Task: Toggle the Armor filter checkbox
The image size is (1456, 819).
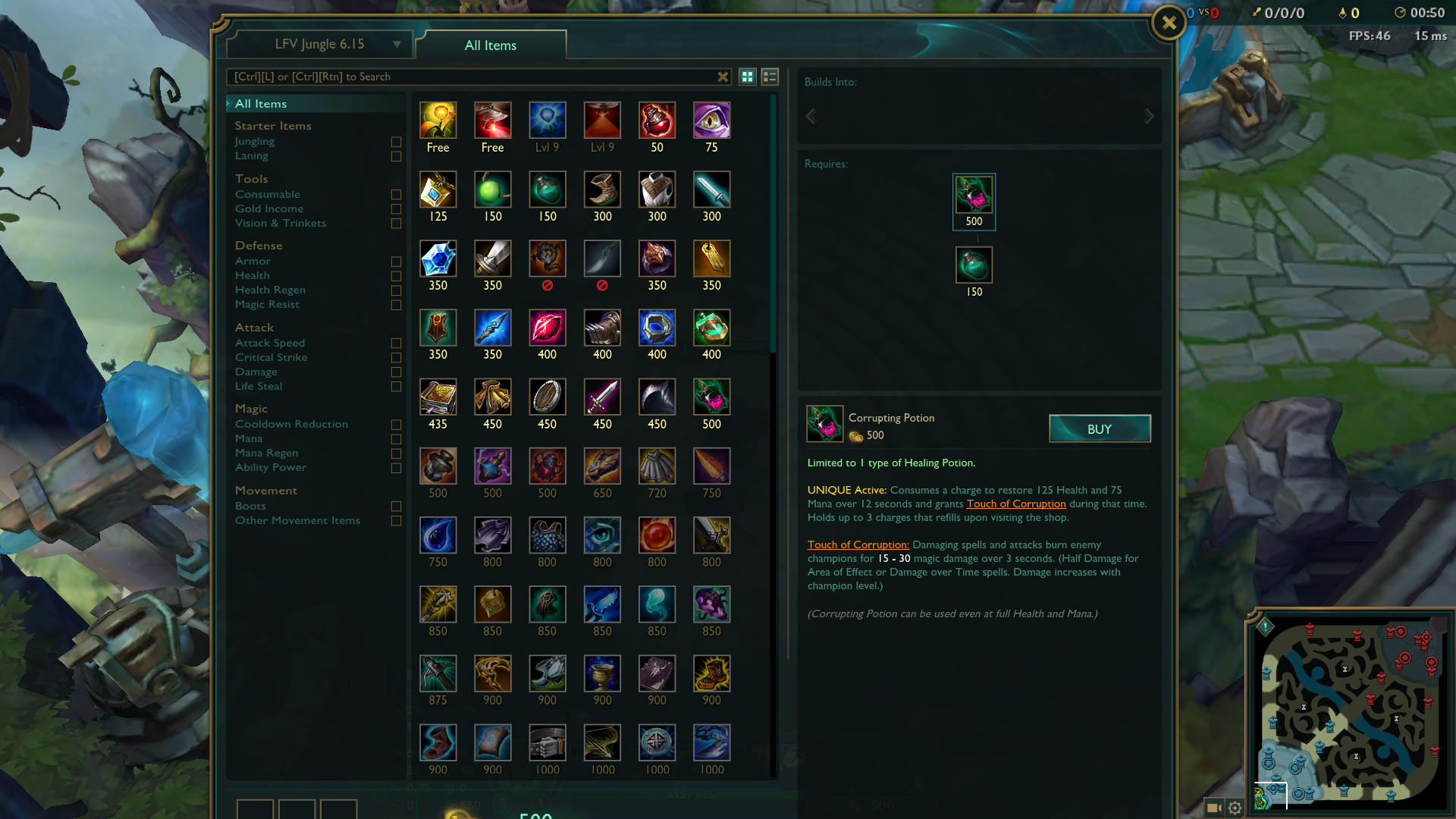Action: 395,262
